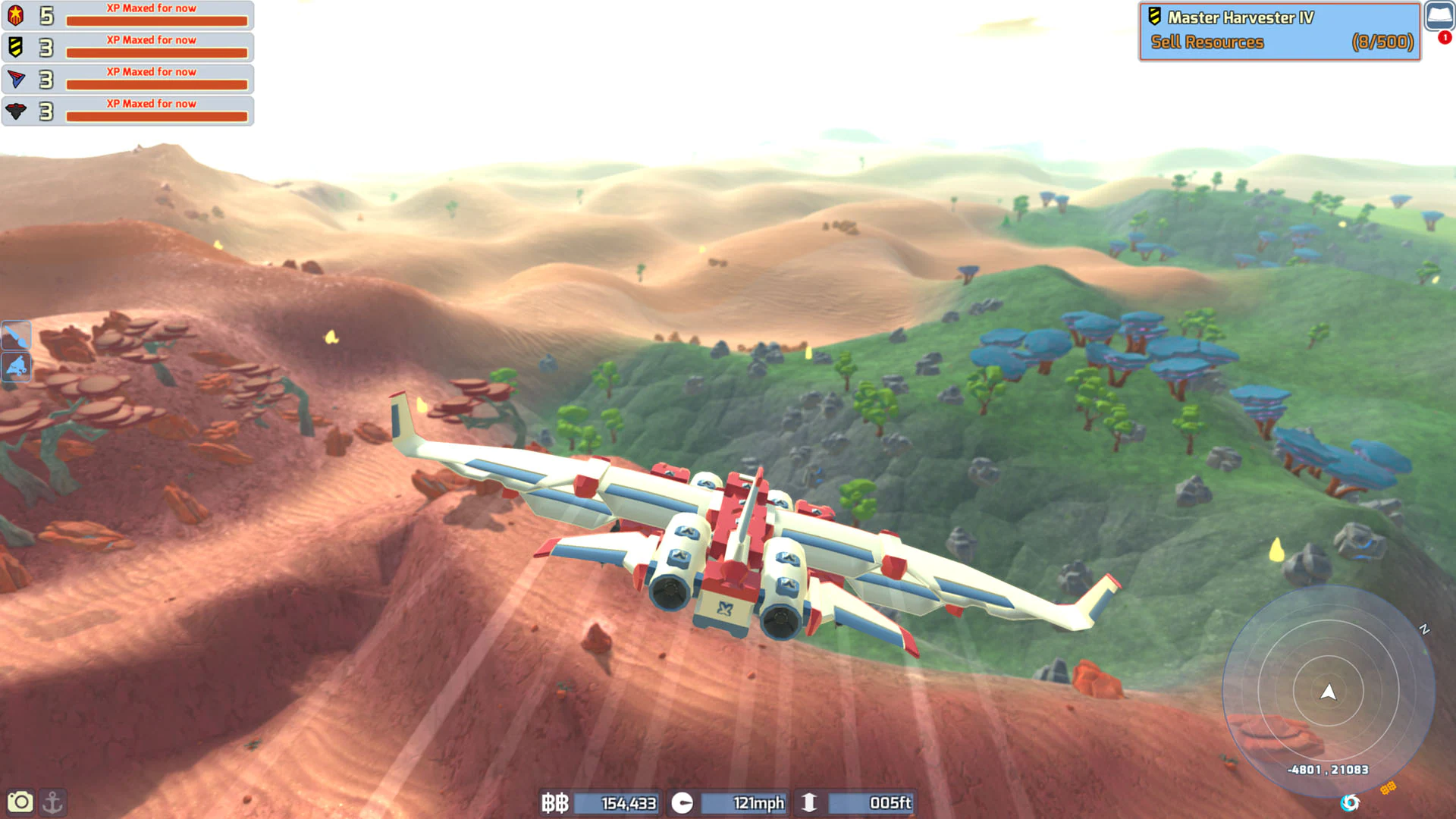Select the paint brush customization tool
1456x819 pixels.
(x=16, y=336)
